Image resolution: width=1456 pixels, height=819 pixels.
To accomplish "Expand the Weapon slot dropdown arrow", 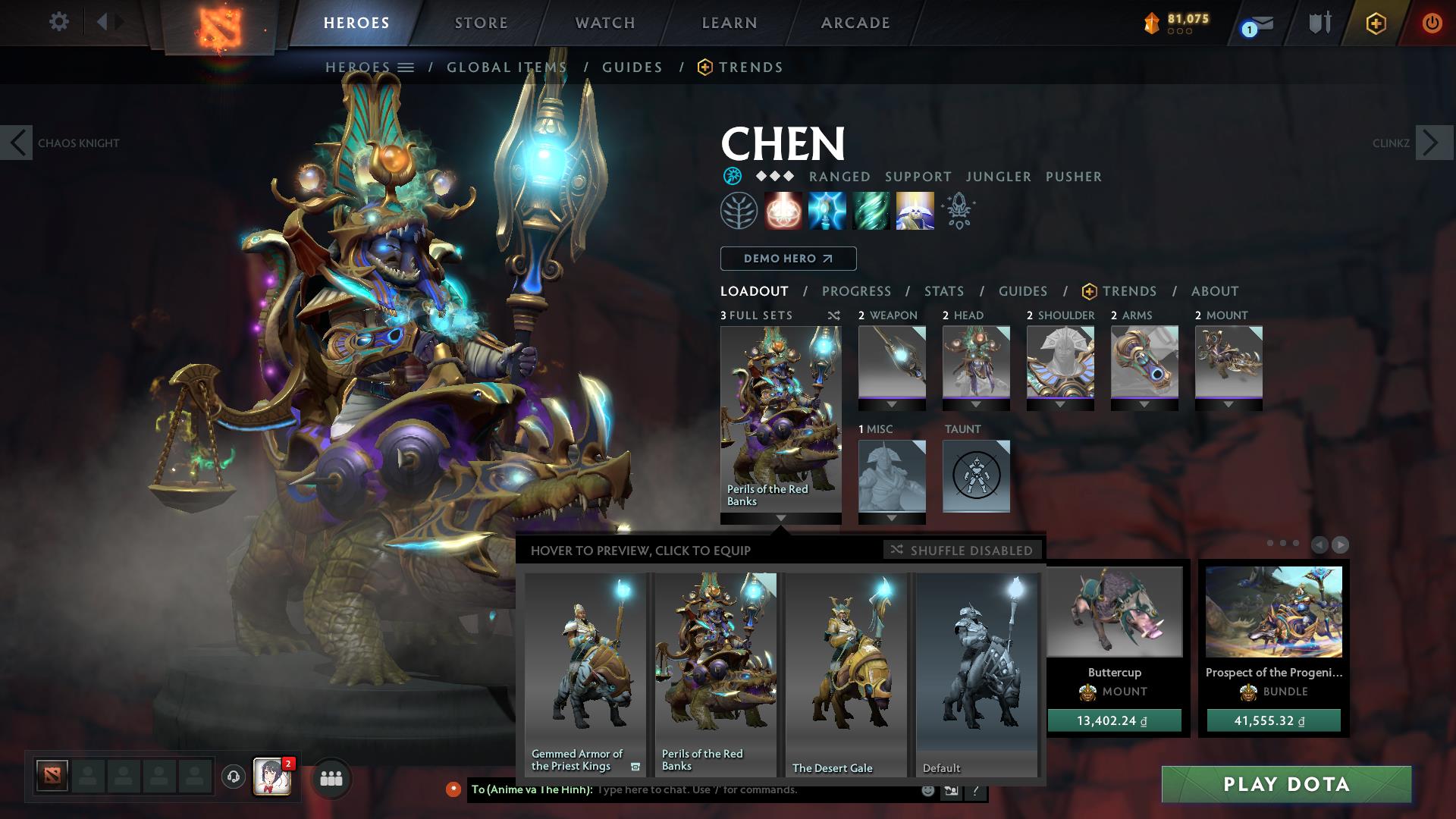I will click(x=891, y=405).
